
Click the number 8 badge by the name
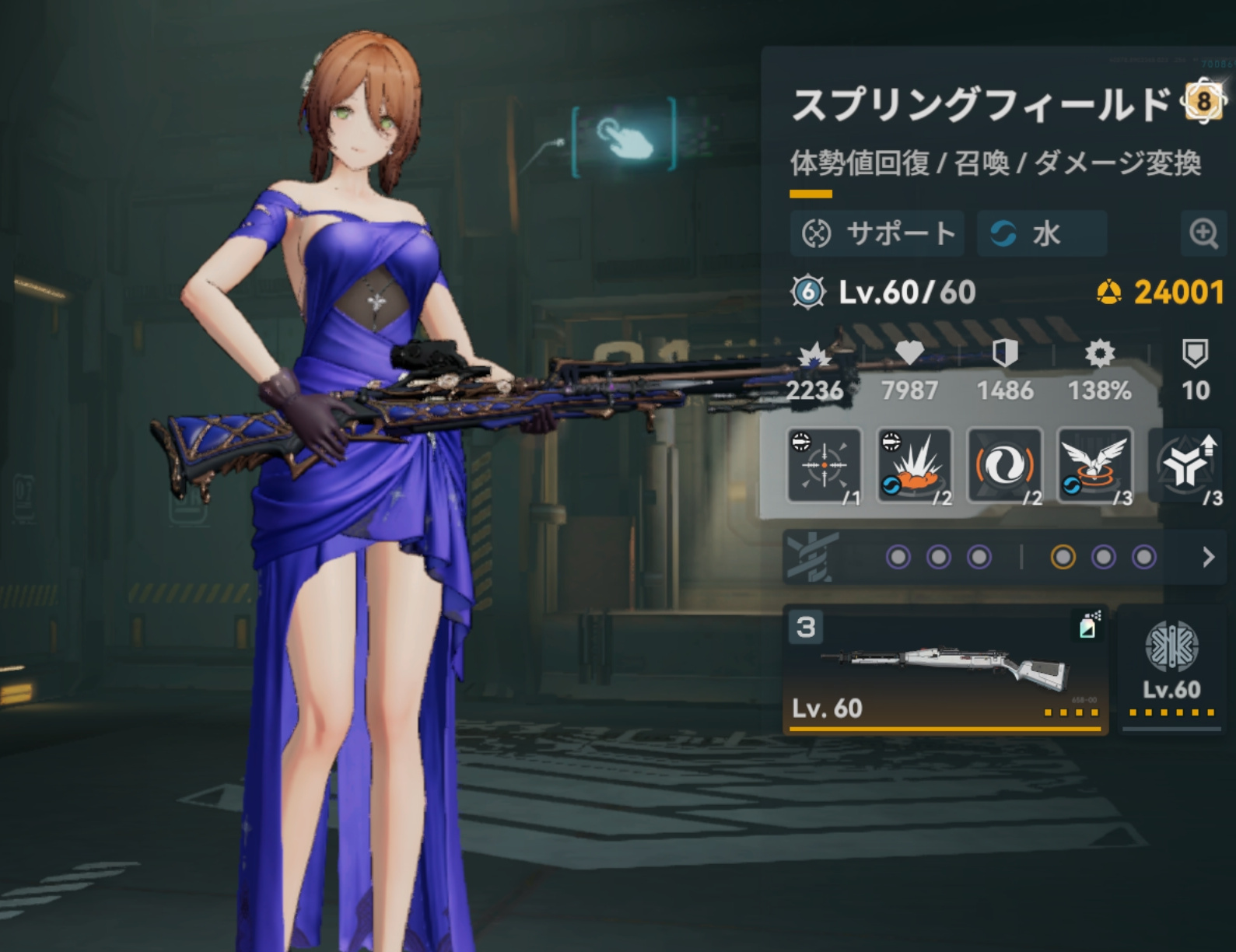pos(1203,100)
